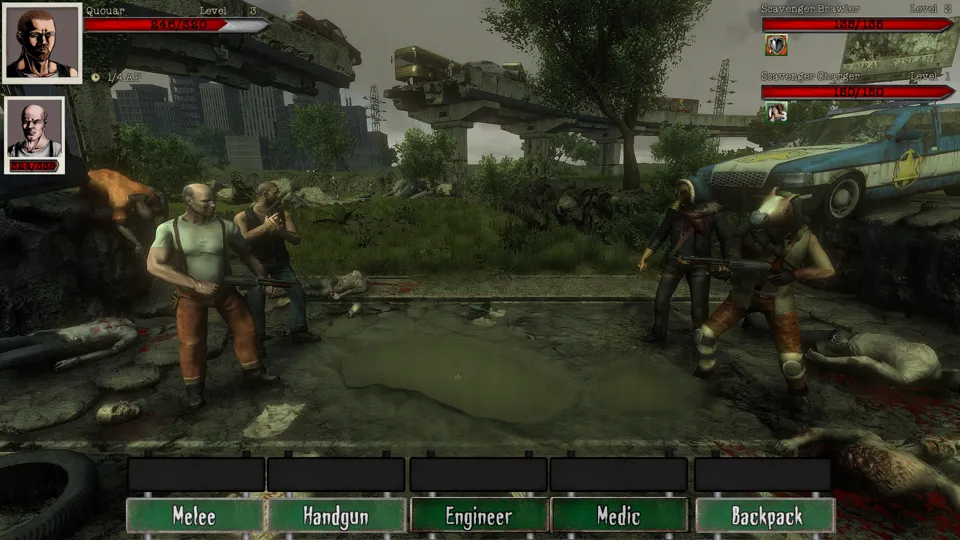Click the Scavenger Charger's status effect icon
Image resolution: width=960 pixels, height=540 pixels.
(776, 111)
